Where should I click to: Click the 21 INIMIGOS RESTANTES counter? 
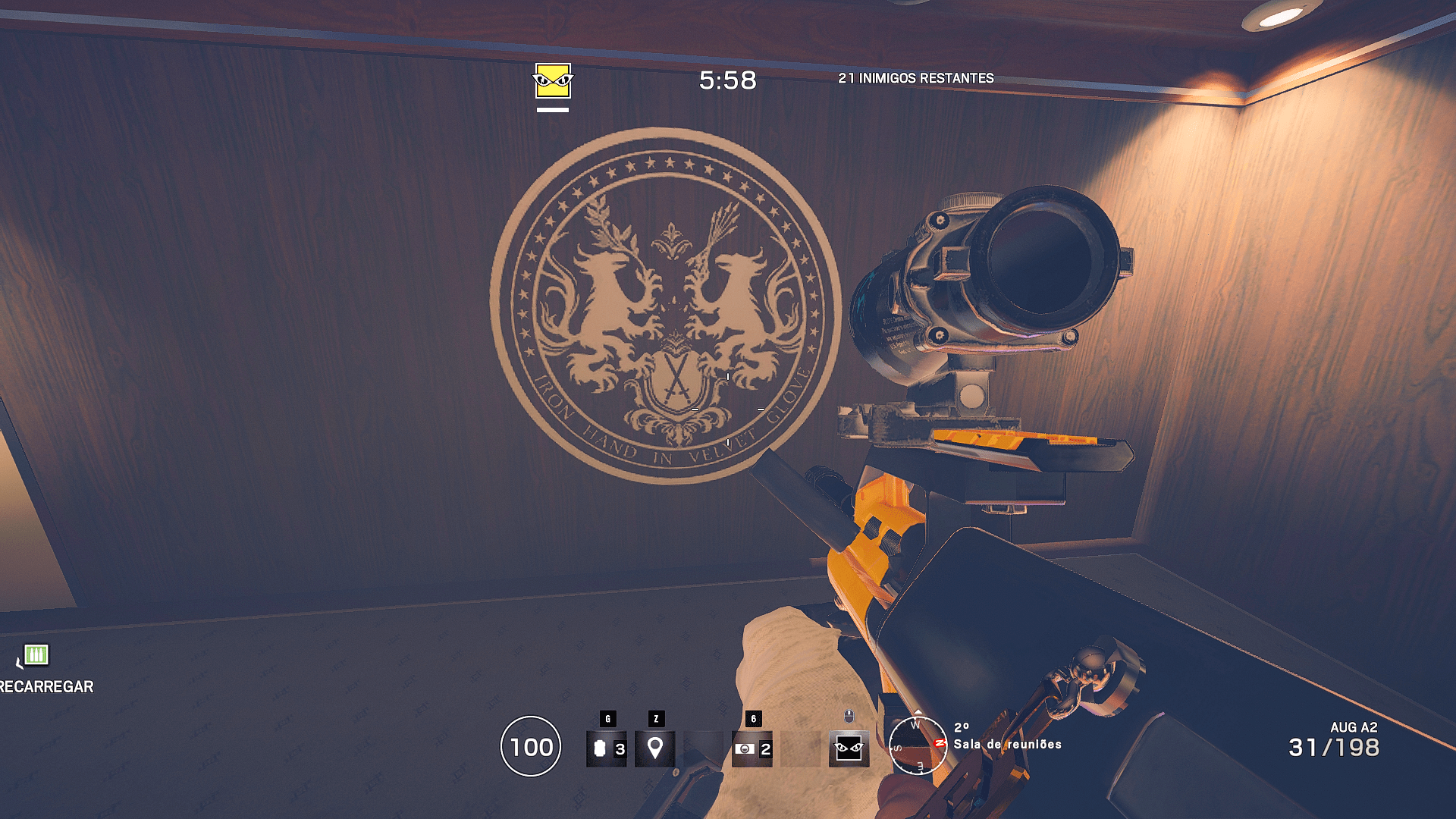[915, 77]
